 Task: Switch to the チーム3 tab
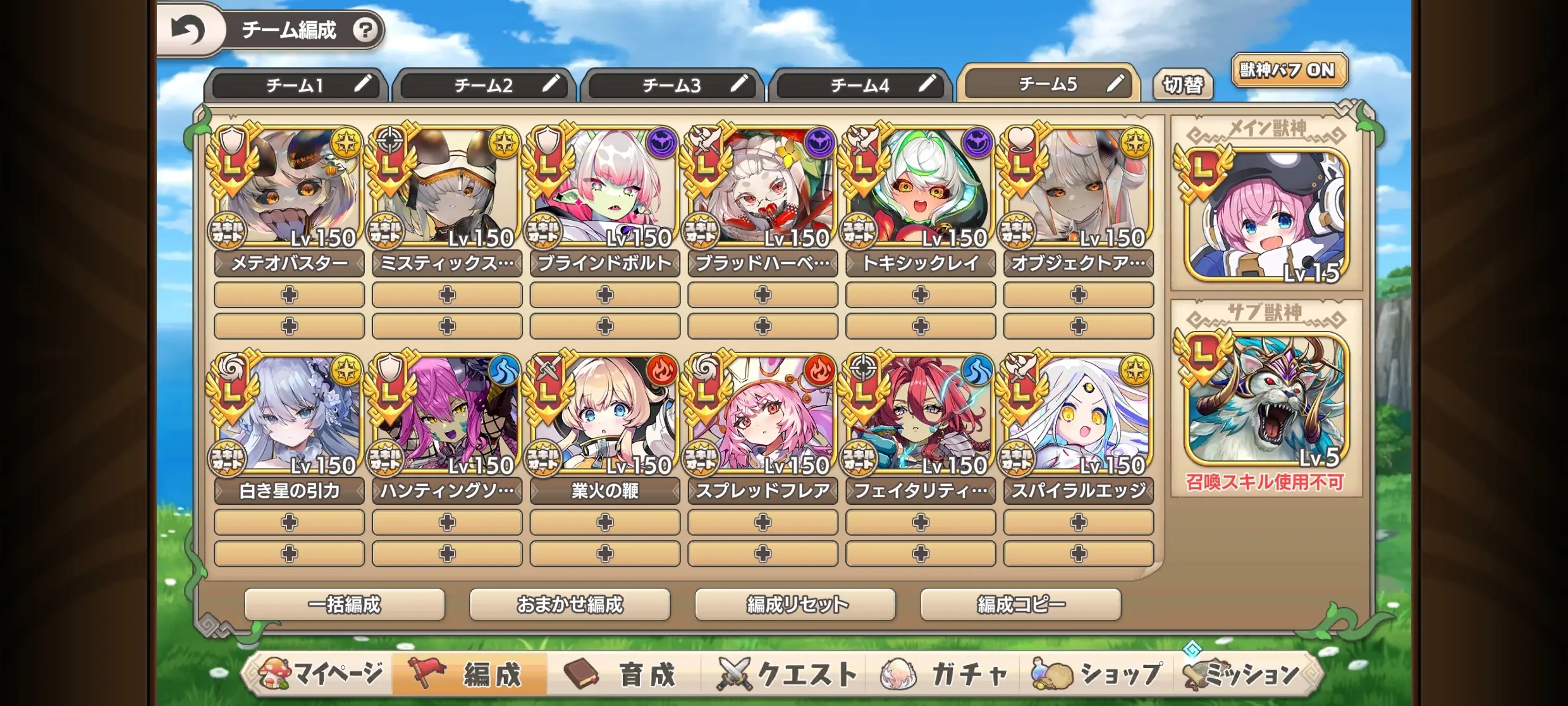pyautogui.click(x=671, y=85)
